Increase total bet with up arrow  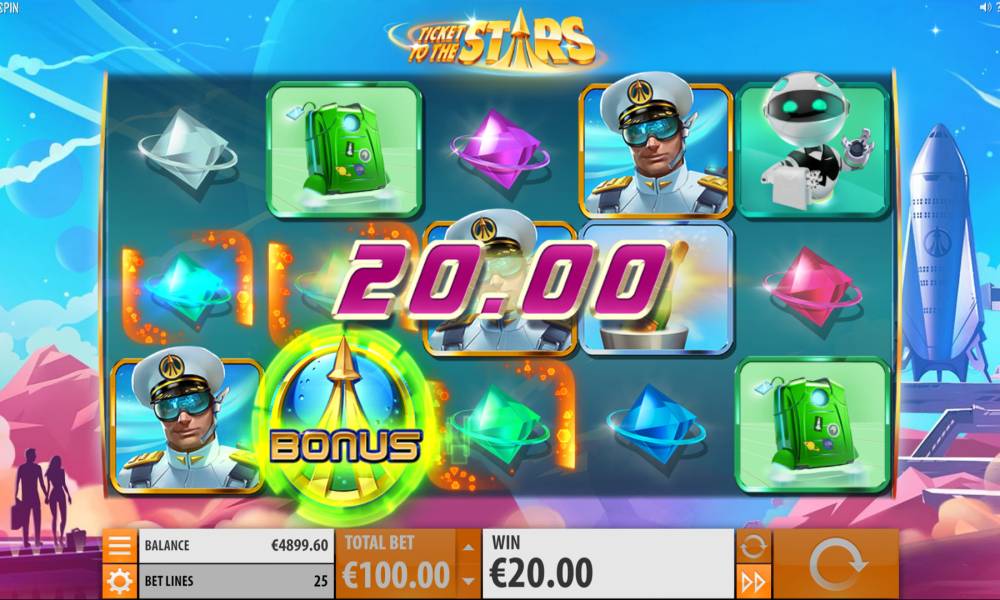467,547
